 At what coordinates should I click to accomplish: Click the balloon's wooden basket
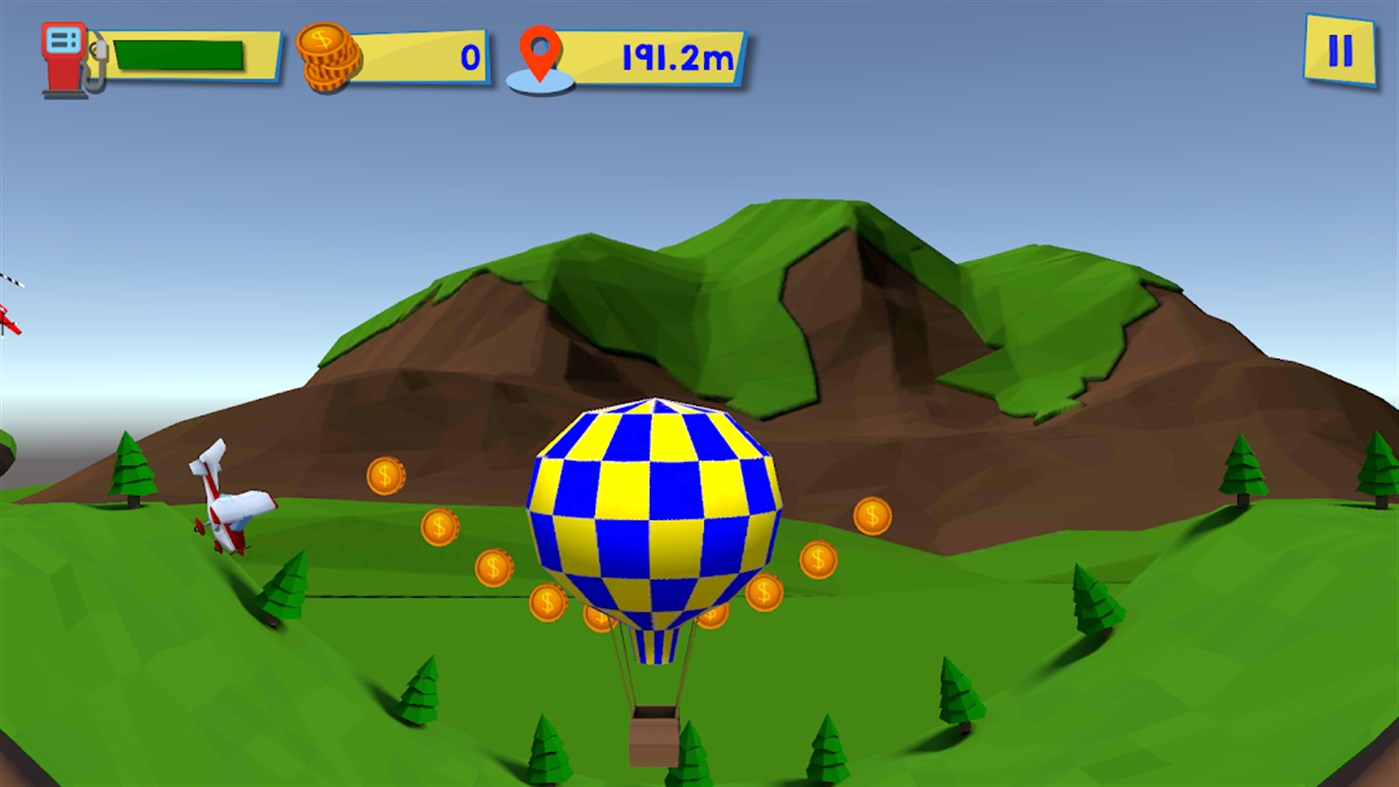click(655, 735)
